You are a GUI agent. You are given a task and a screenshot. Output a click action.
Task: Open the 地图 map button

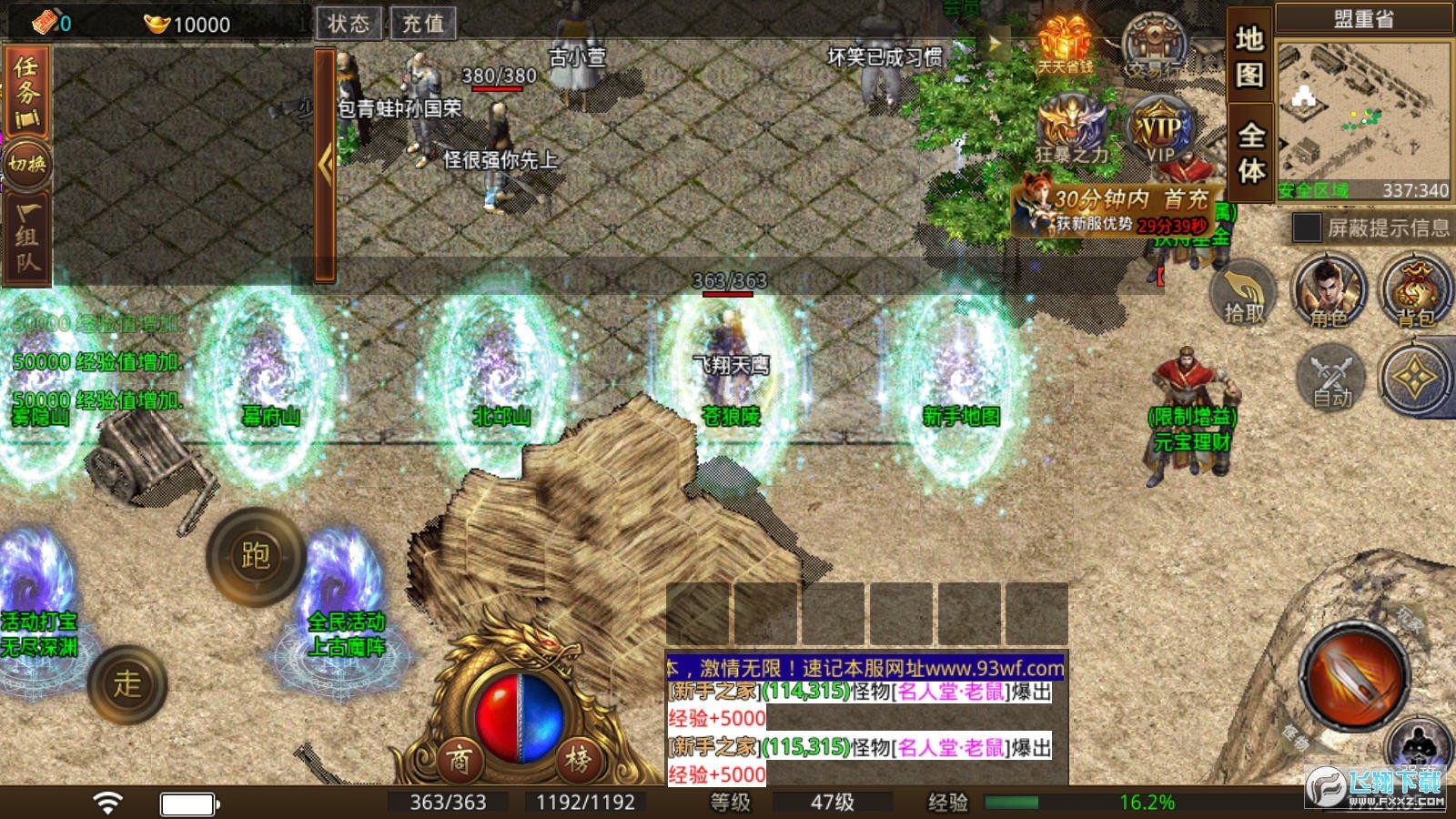click(x=1249, y=56)
